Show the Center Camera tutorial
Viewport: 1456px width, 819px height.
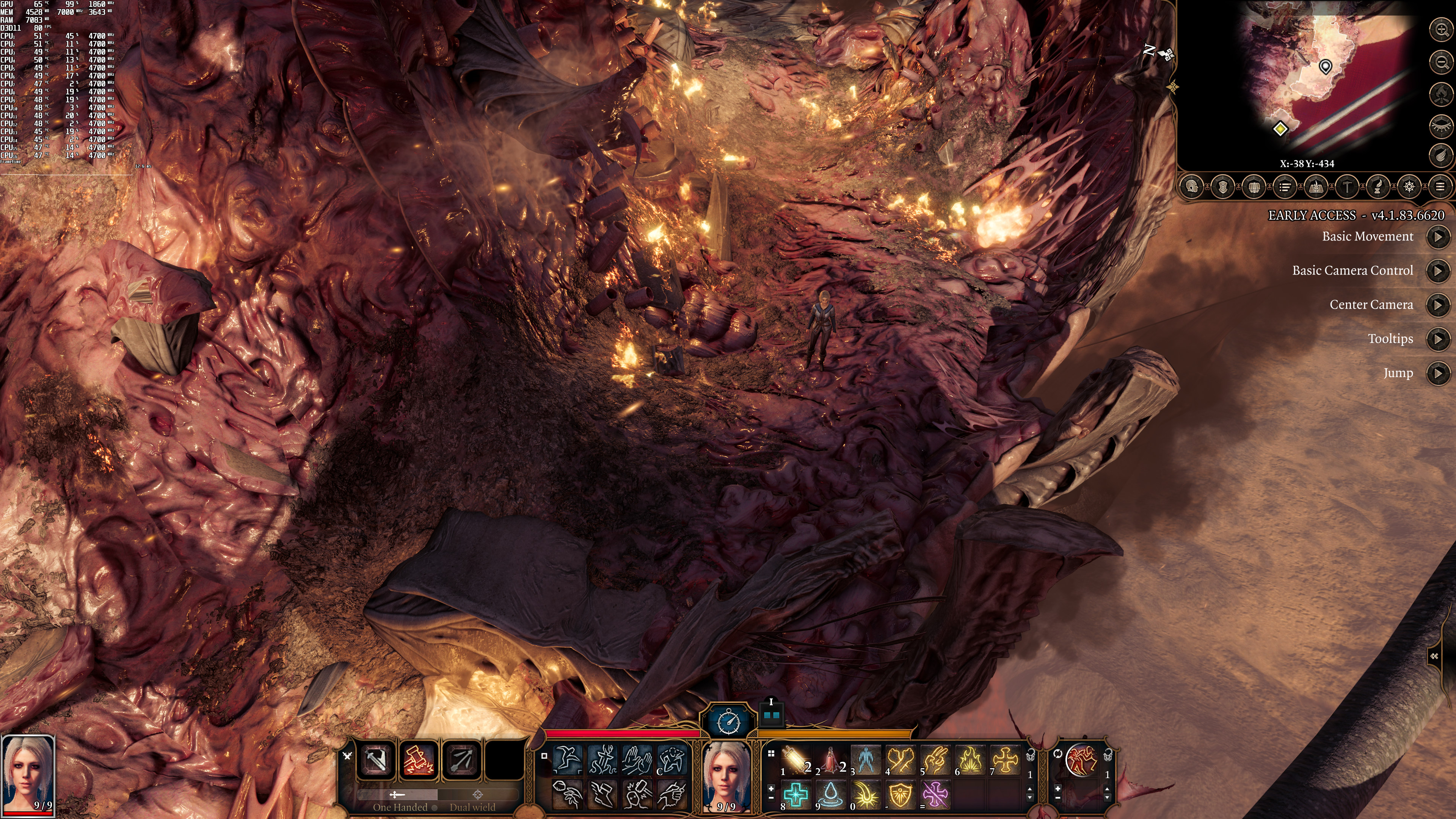point(1438,305)
